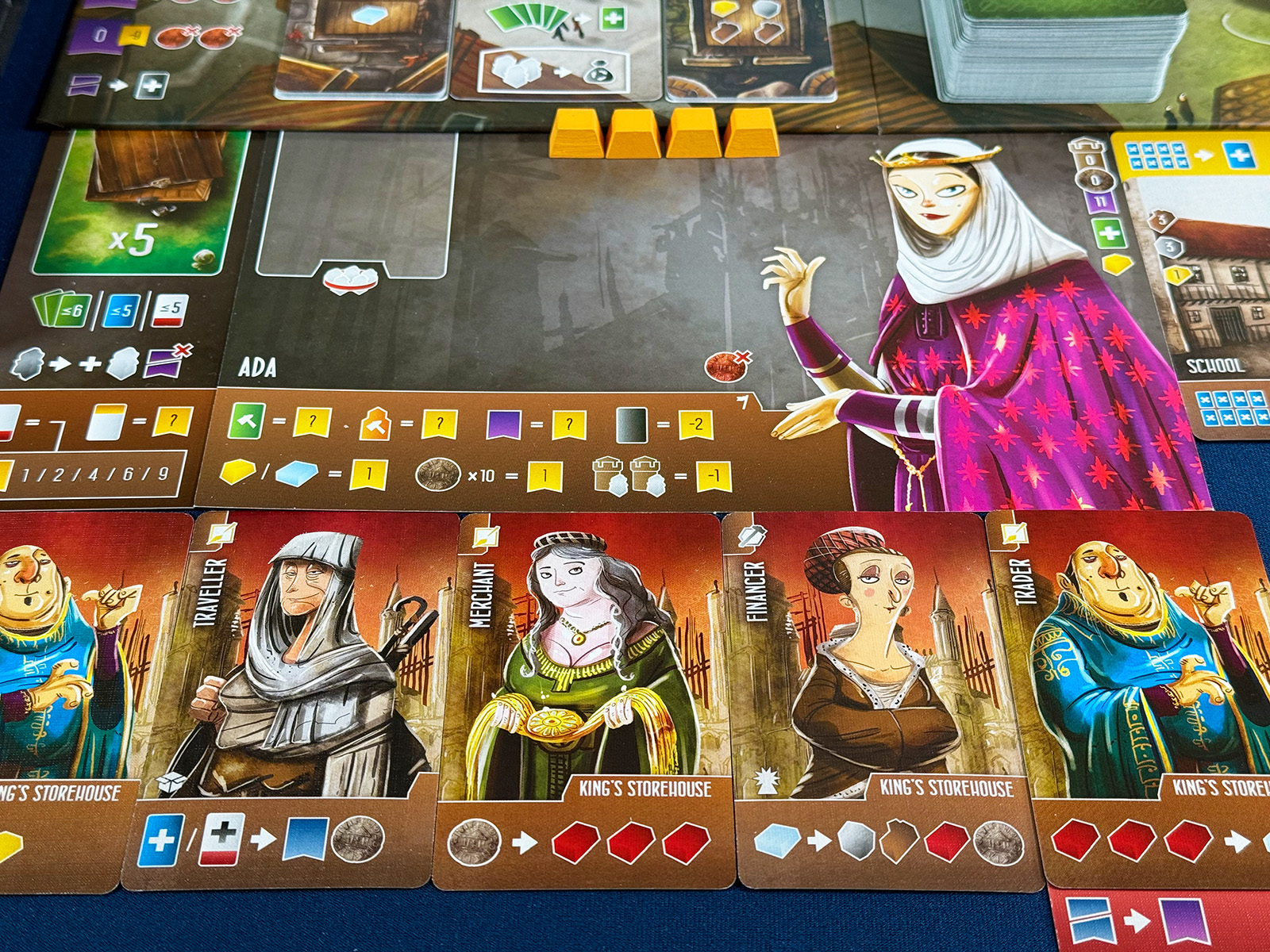Viewport: 1270px width, 952px height.
Task: Draw from the face-down card deck
Action: pyautogui.click(x=1056, y=48)
